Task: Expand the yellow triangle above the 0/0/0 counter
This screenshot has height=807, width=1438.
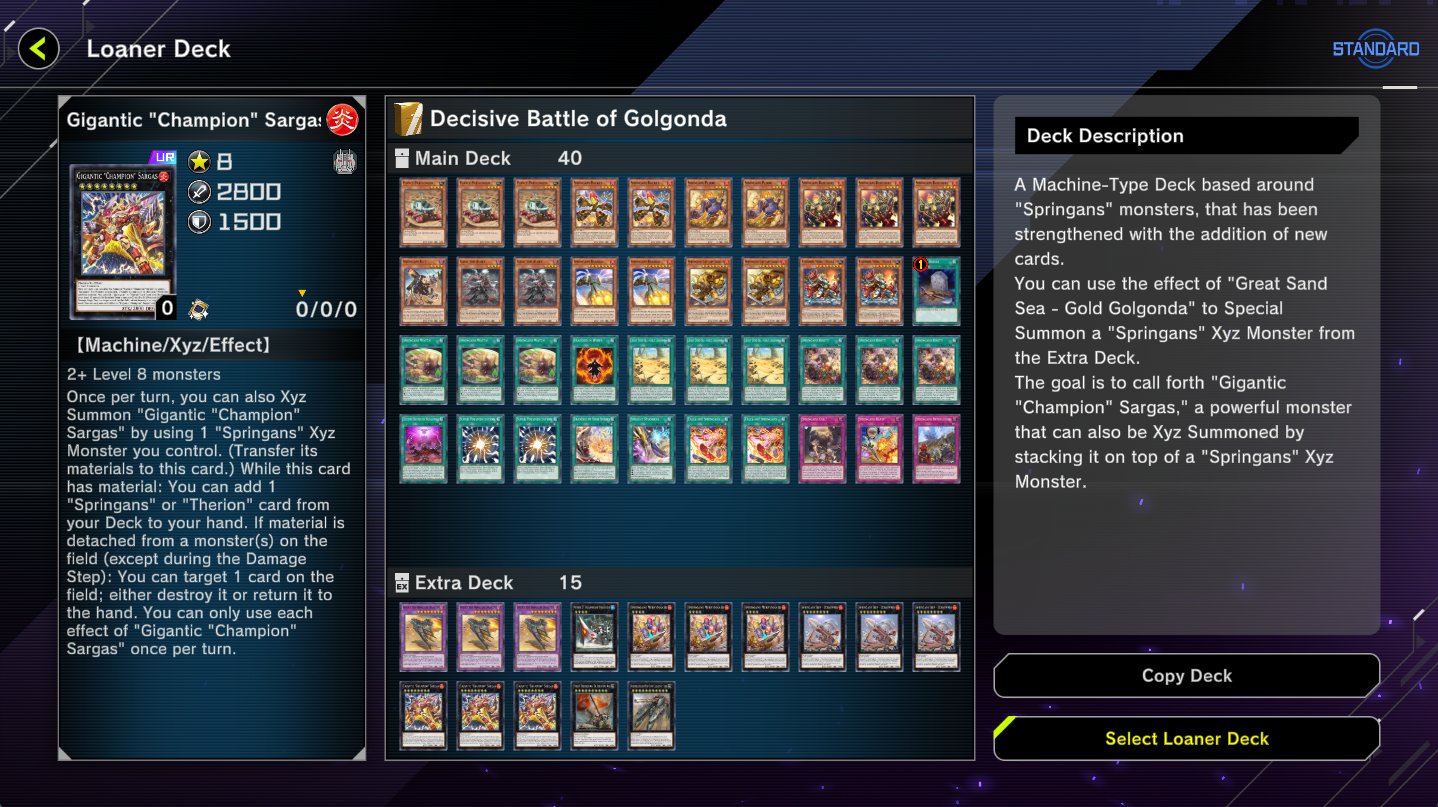Action: (x=301, y=292)
